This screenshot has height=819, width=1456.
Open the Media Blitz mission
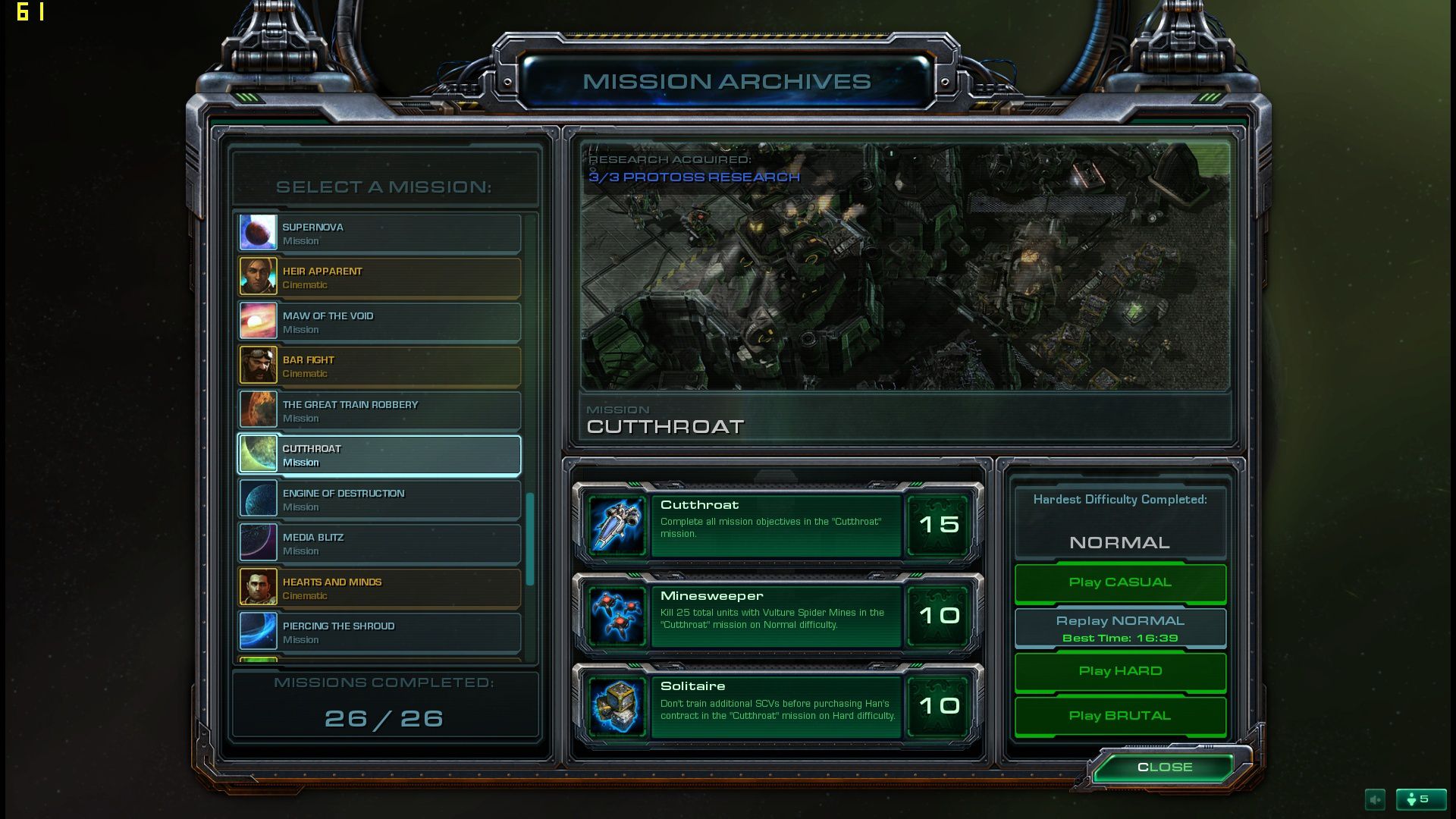click(379, 544)
